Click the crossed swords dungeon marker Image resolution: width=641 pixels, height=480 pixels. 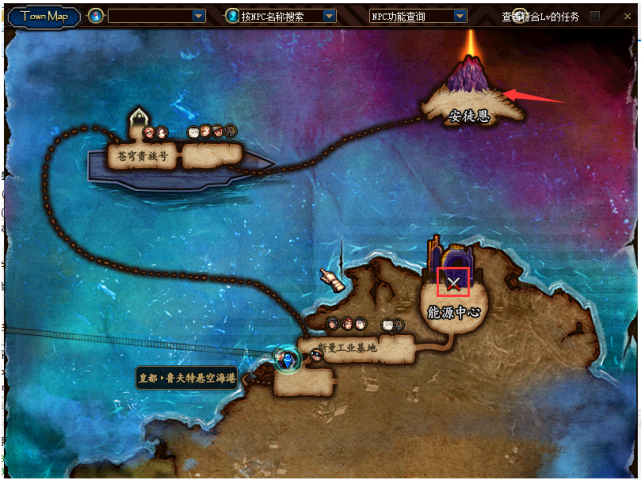[x=455, y=283]
